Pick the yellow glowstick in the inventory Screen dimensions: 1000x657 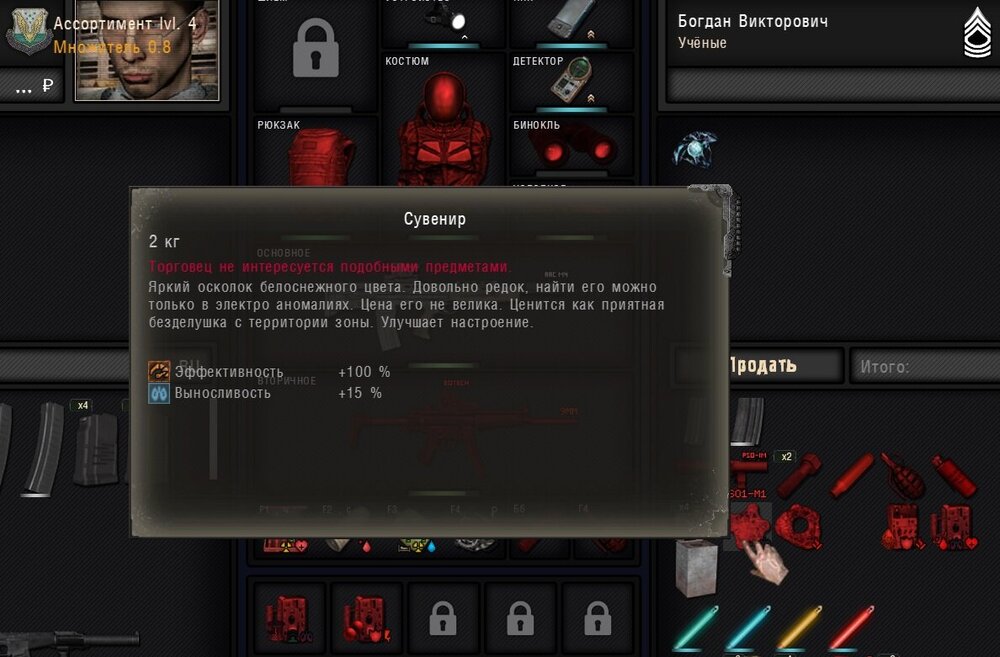800,627
